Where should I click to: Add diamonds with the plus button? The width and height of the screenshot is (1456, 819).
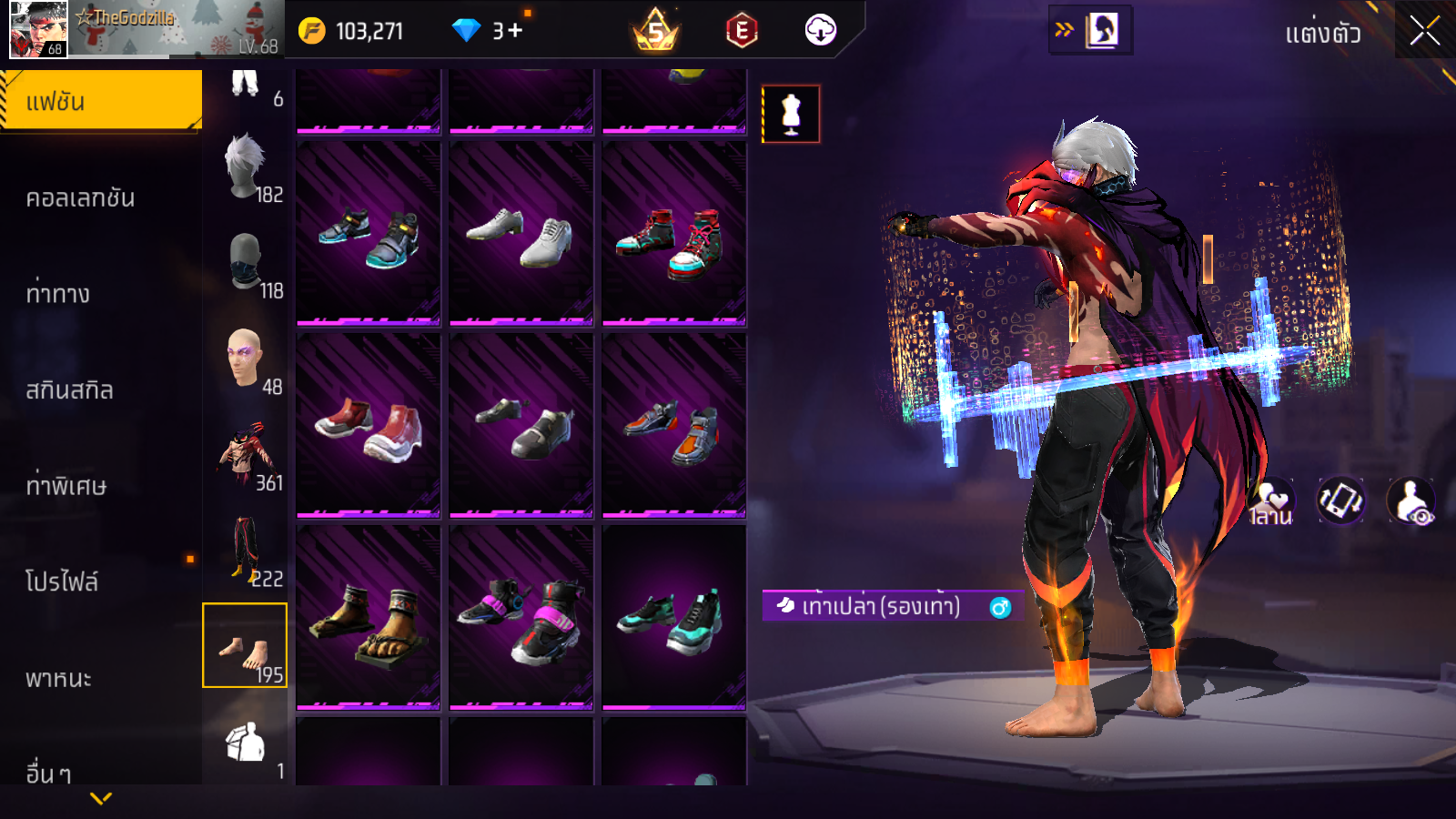coord(516,30)
